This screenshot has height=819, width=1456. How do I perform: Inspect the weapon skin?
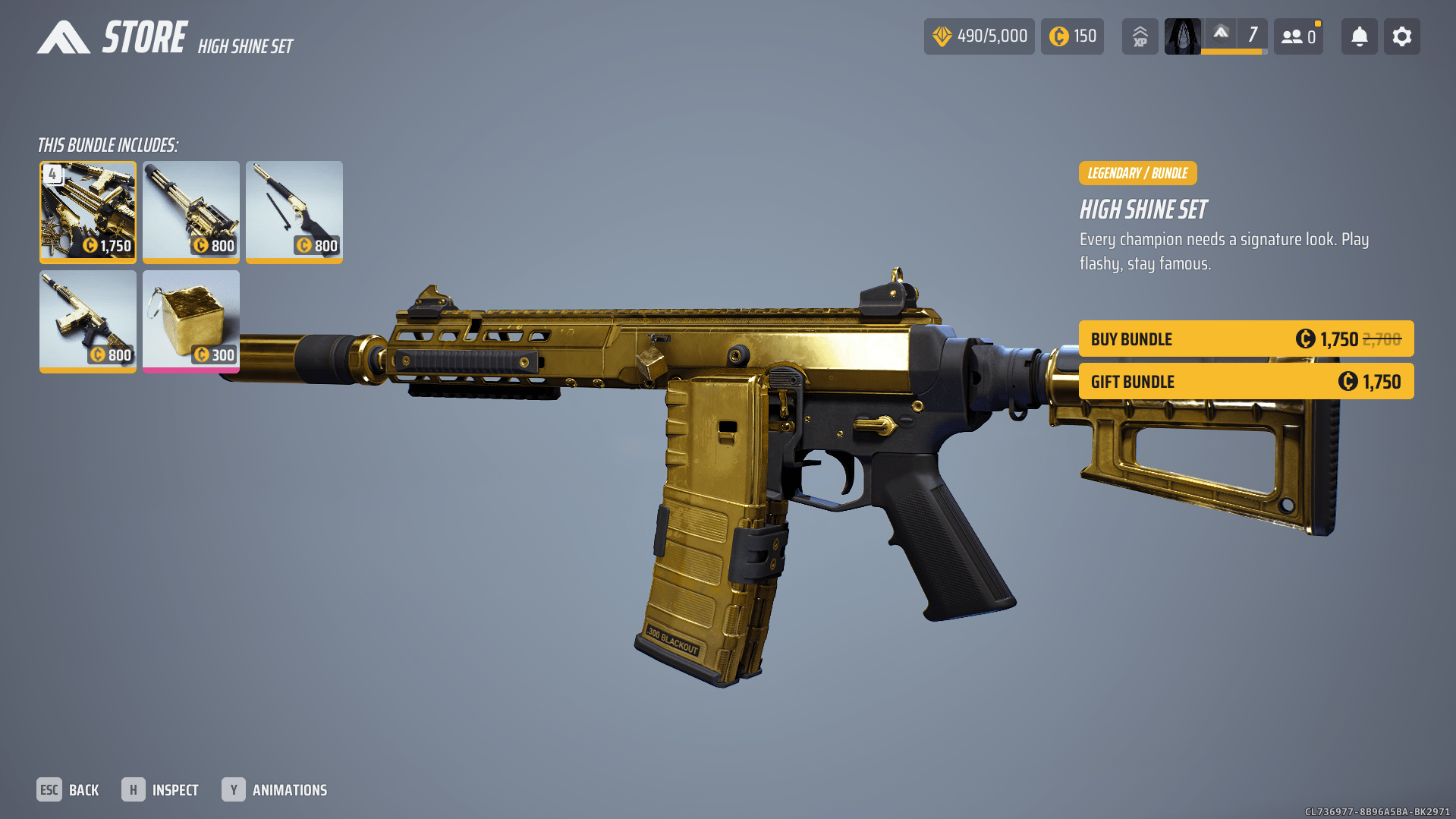160,790
